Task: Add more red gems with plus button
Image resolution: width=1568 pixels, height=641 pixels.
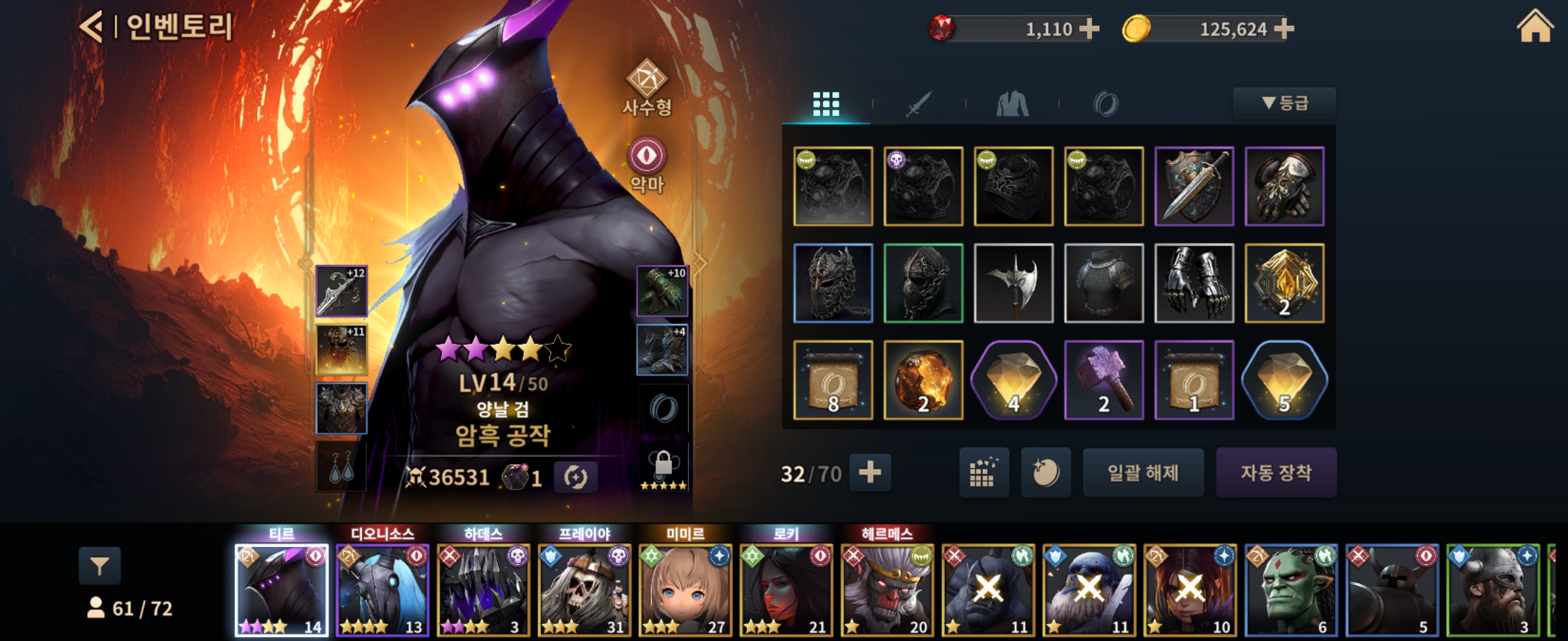Action: point(1089,28)
